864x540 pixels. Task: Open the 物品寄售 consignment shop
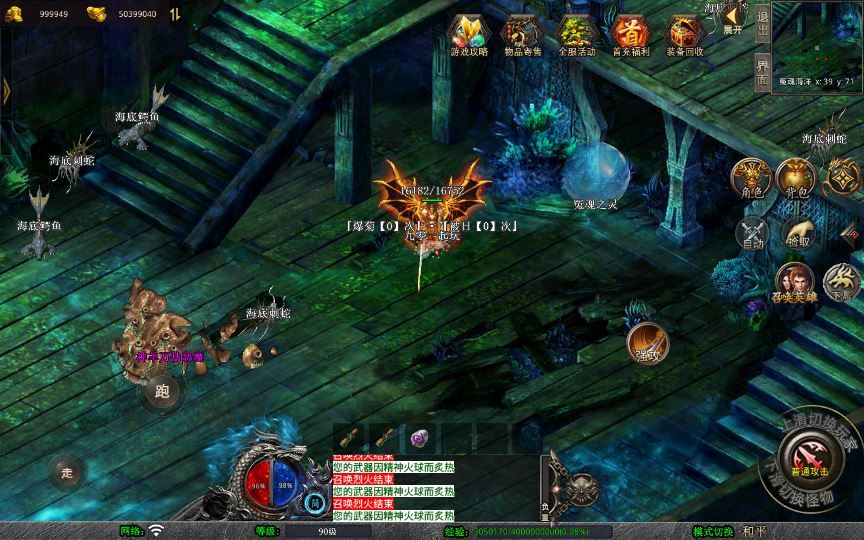click(x=522, y=34)
